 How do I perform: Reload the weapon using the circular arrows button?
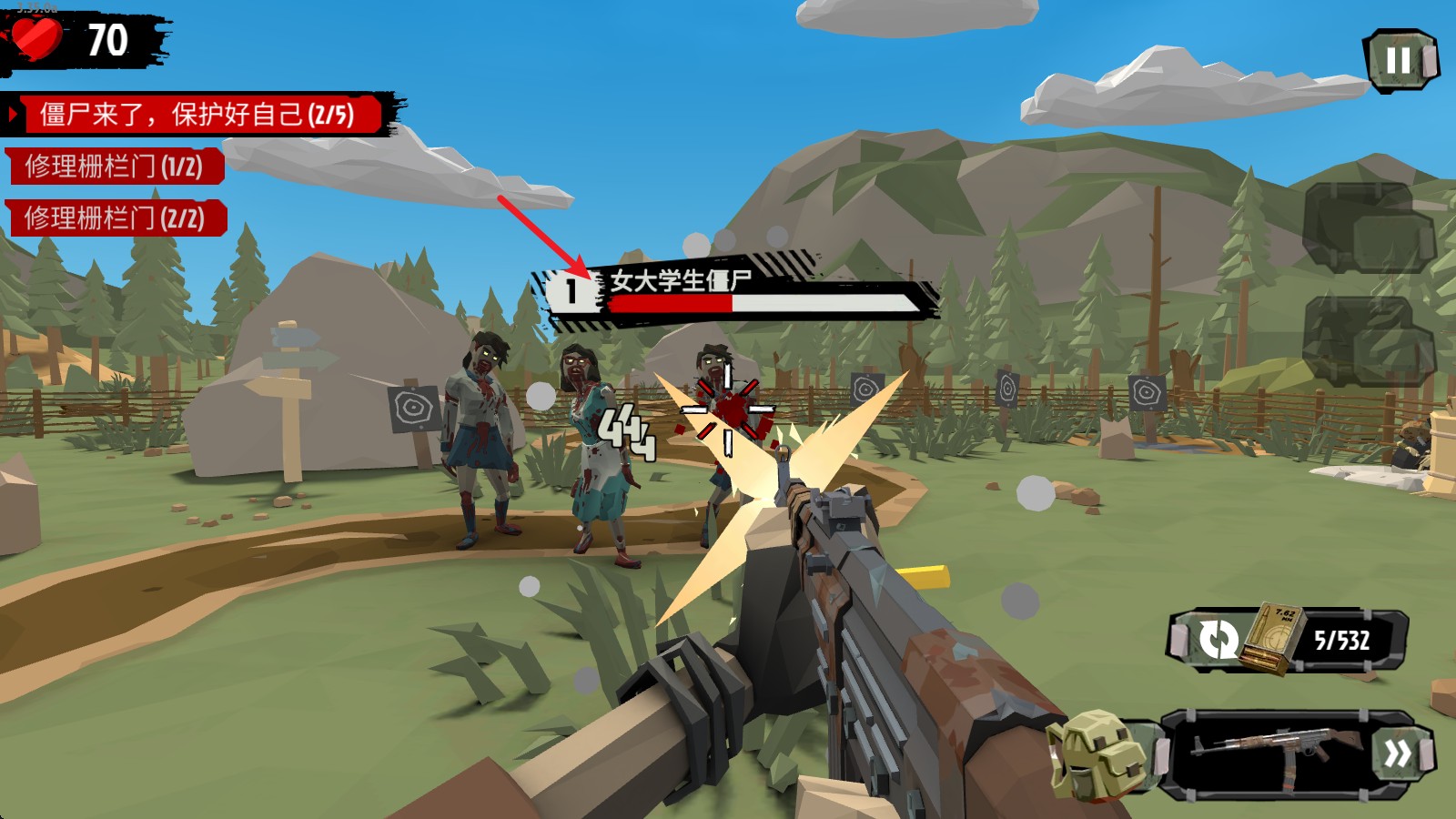coord(1218,640)
